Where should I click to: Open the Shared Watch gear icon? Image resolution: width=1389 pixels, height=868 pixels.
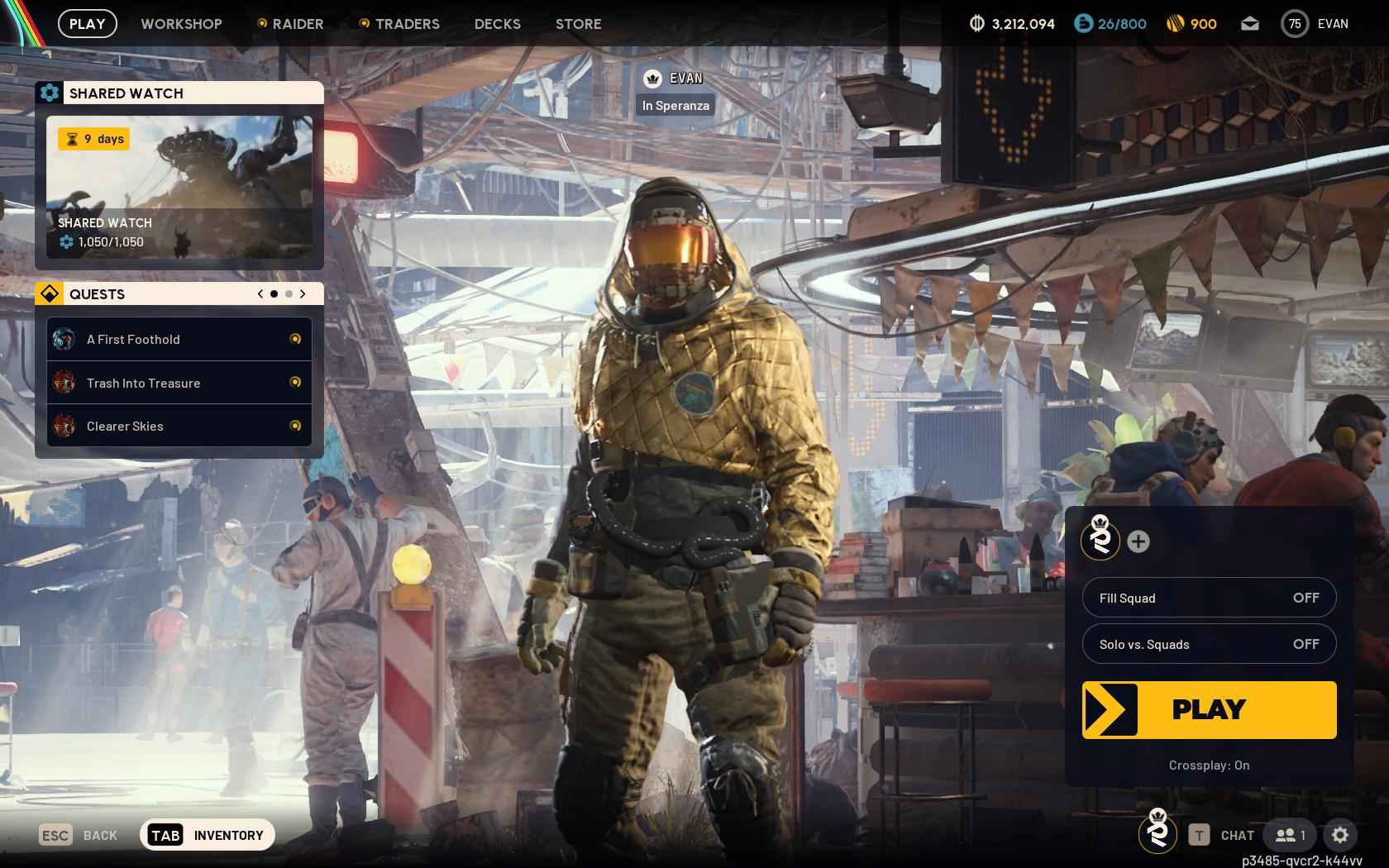click(x=50, y=93)
